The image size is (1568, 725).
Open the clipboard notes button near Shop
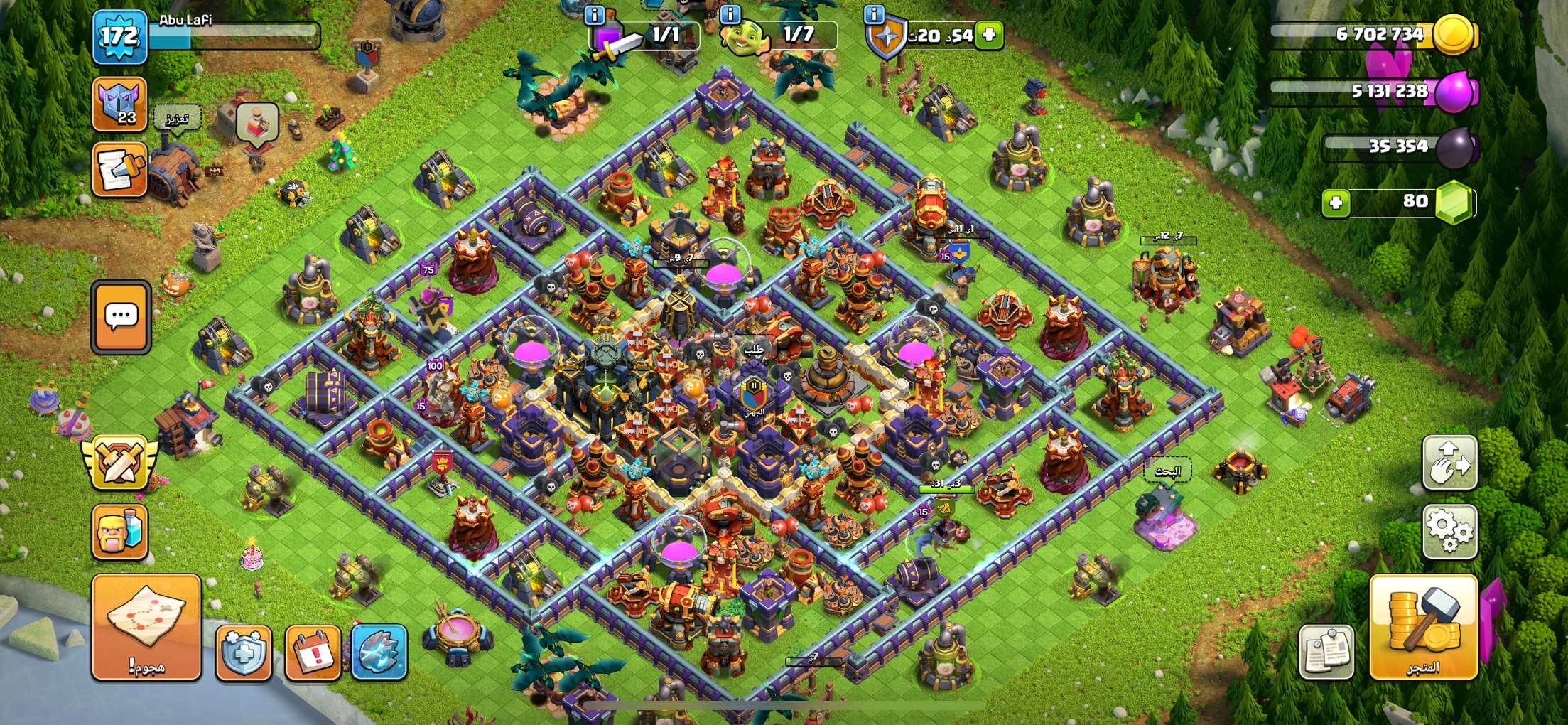[x=1326, y=652]
